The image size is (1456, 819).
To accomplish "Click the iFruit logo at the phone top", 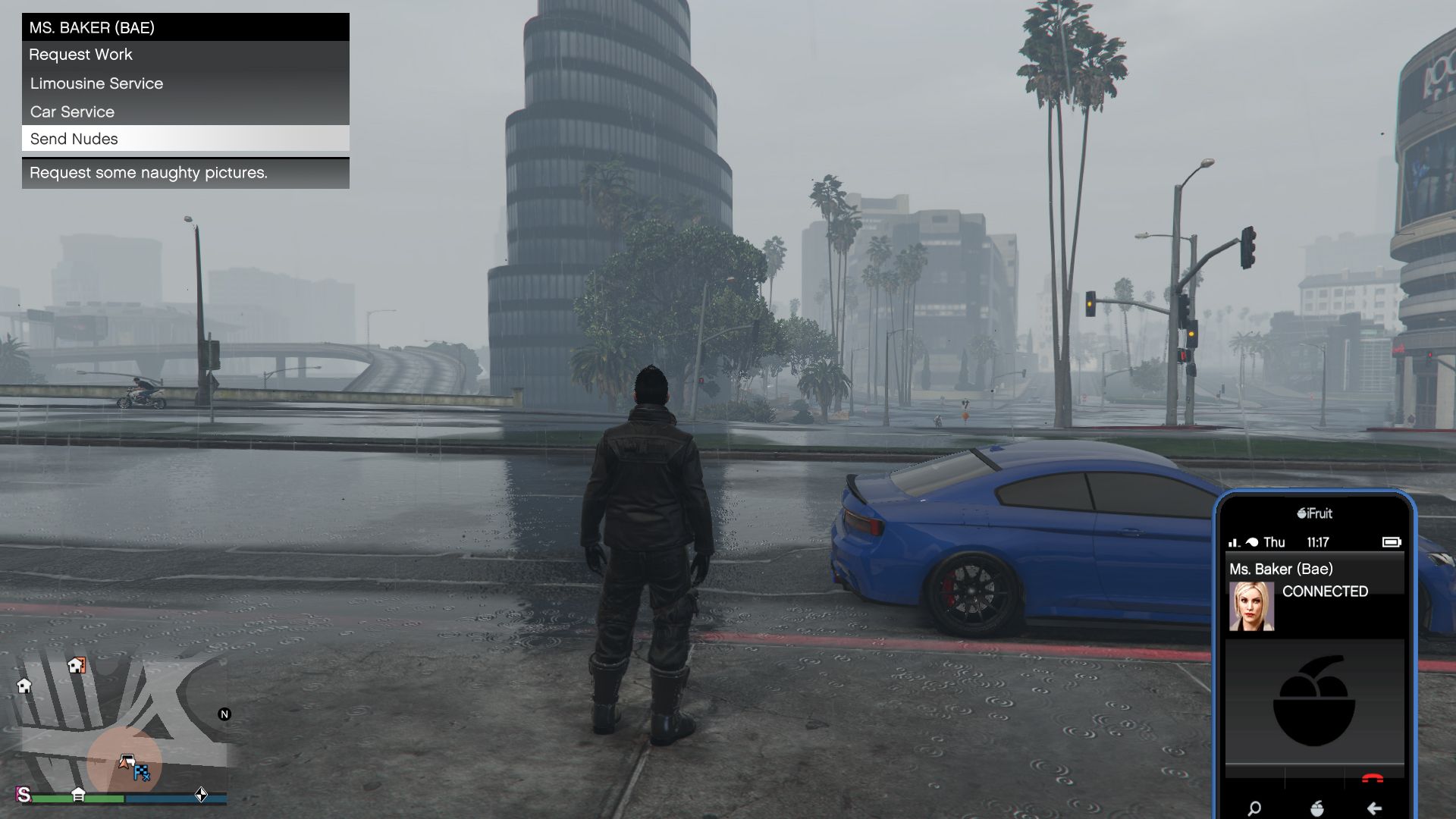I will 1314,513.
